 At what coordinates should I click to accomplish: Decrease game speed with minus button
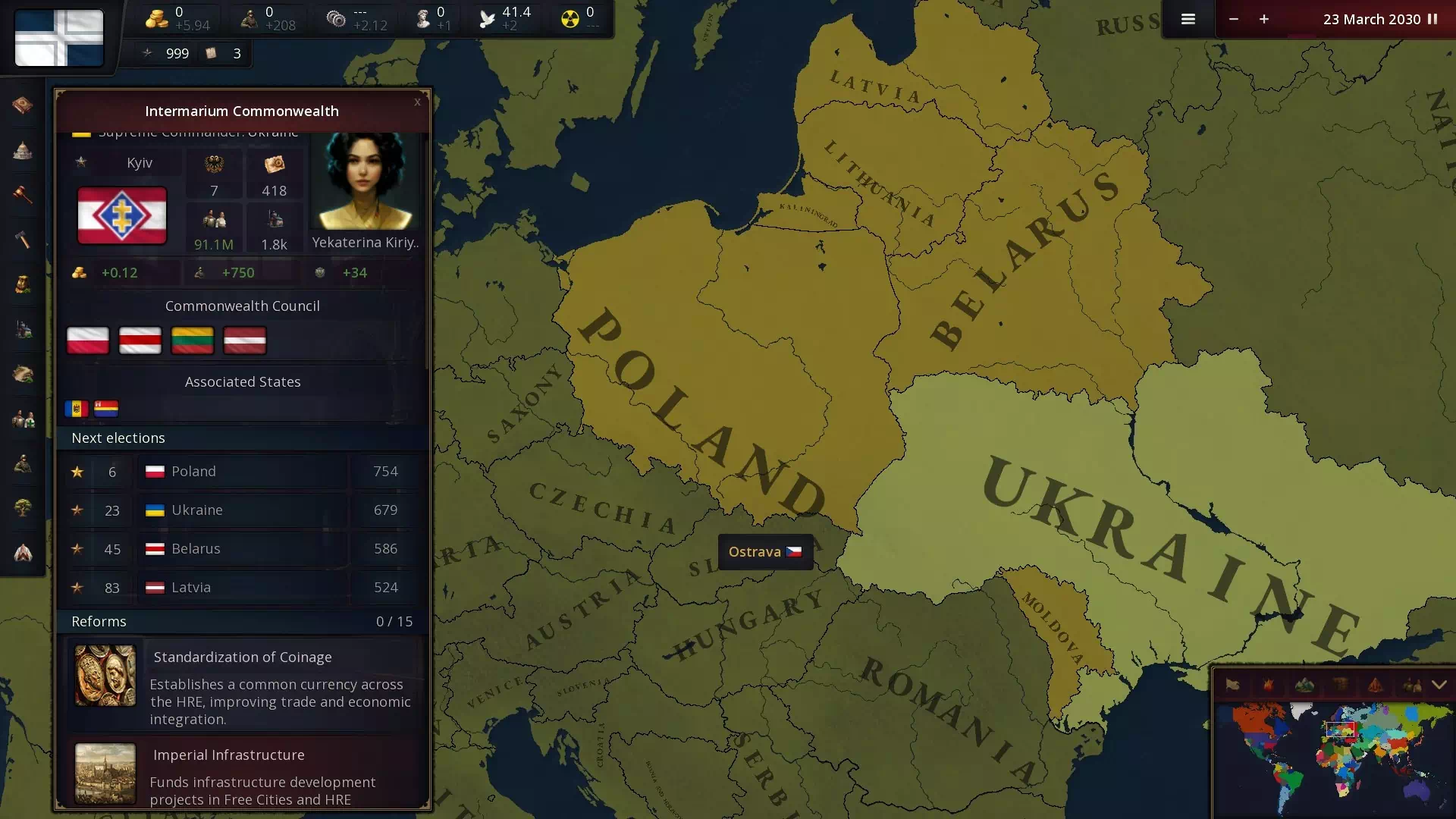coord(1234,19)
